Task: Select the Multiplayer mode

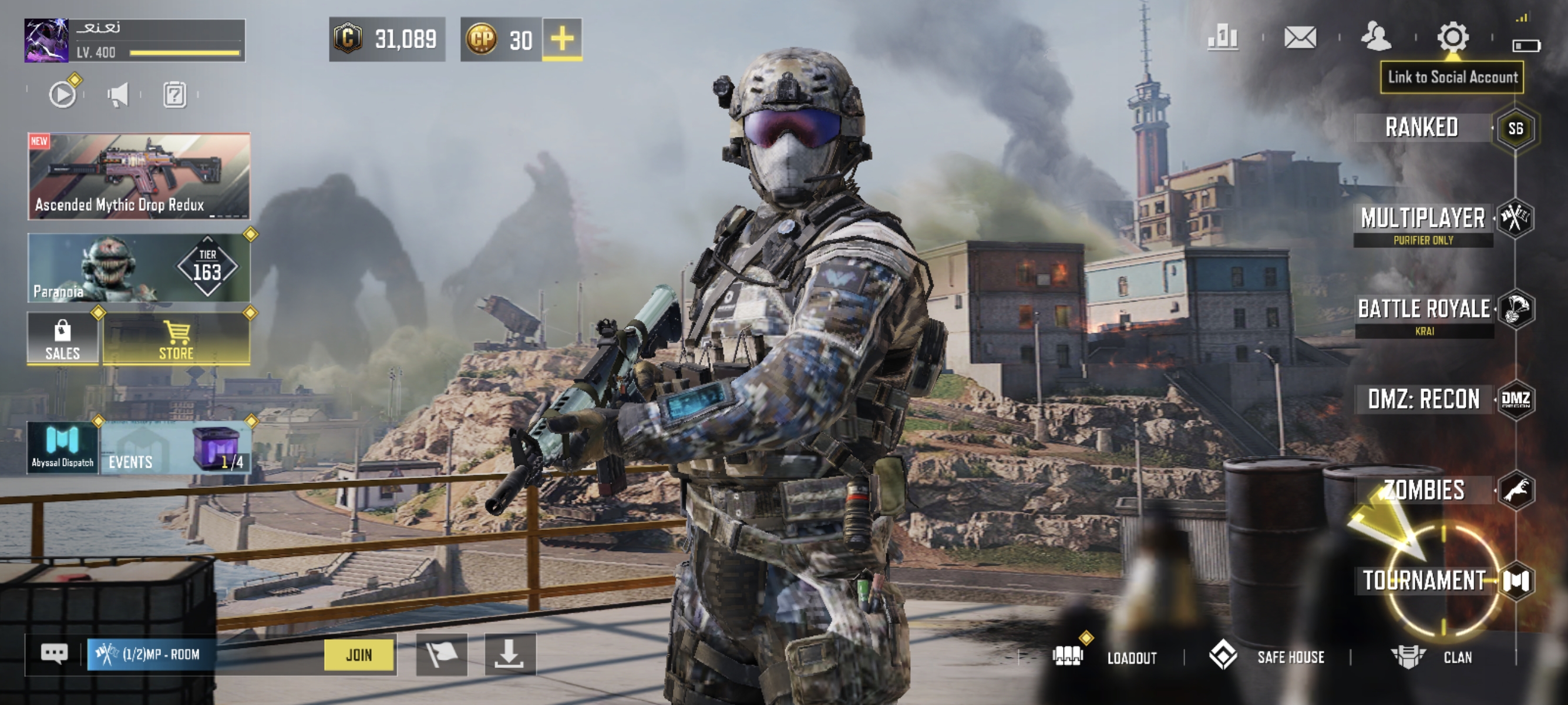Action: 1423,219
